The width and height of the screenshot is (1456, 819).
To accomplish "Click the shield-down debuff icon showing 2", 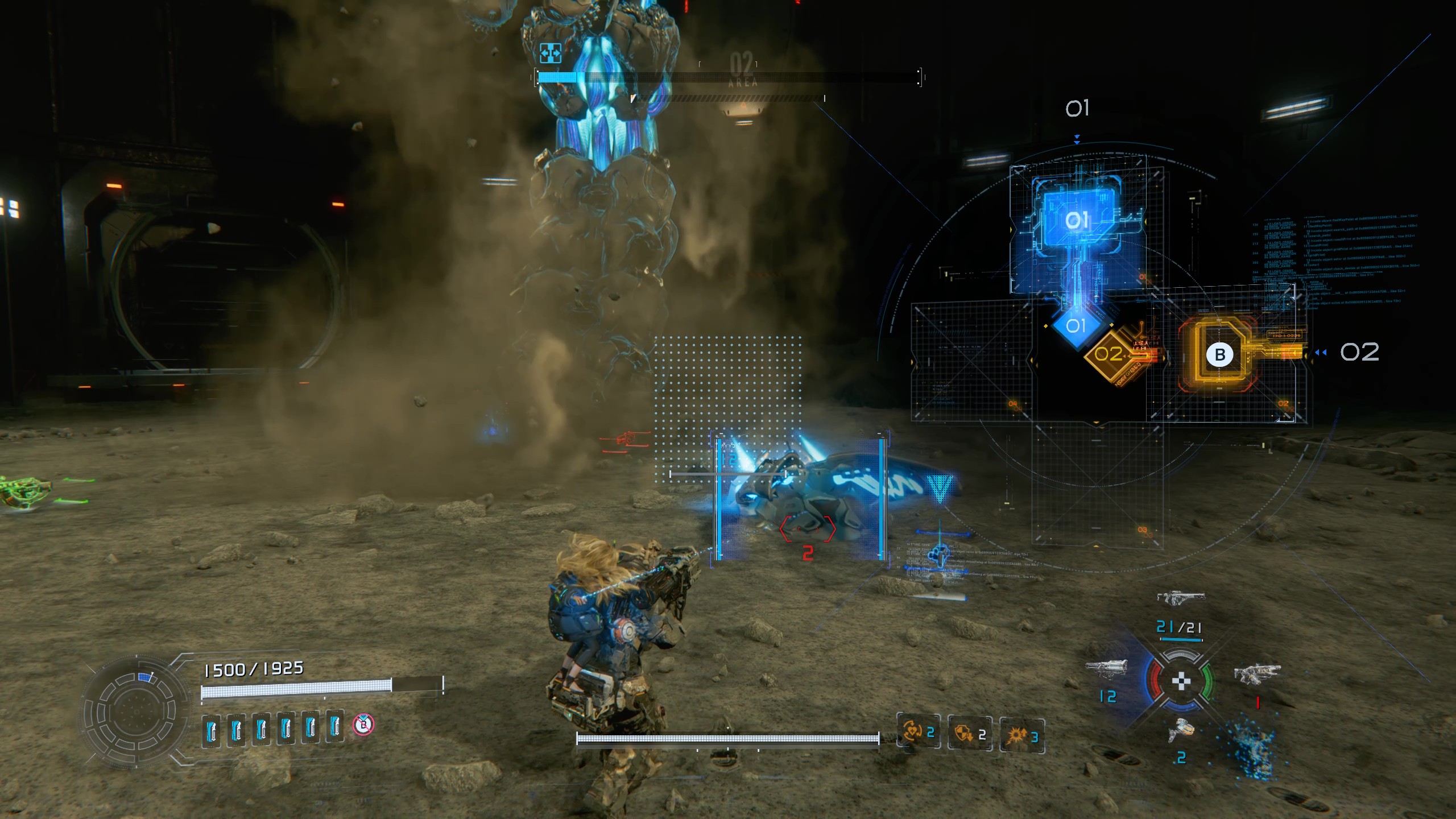I will click(969, 733).
